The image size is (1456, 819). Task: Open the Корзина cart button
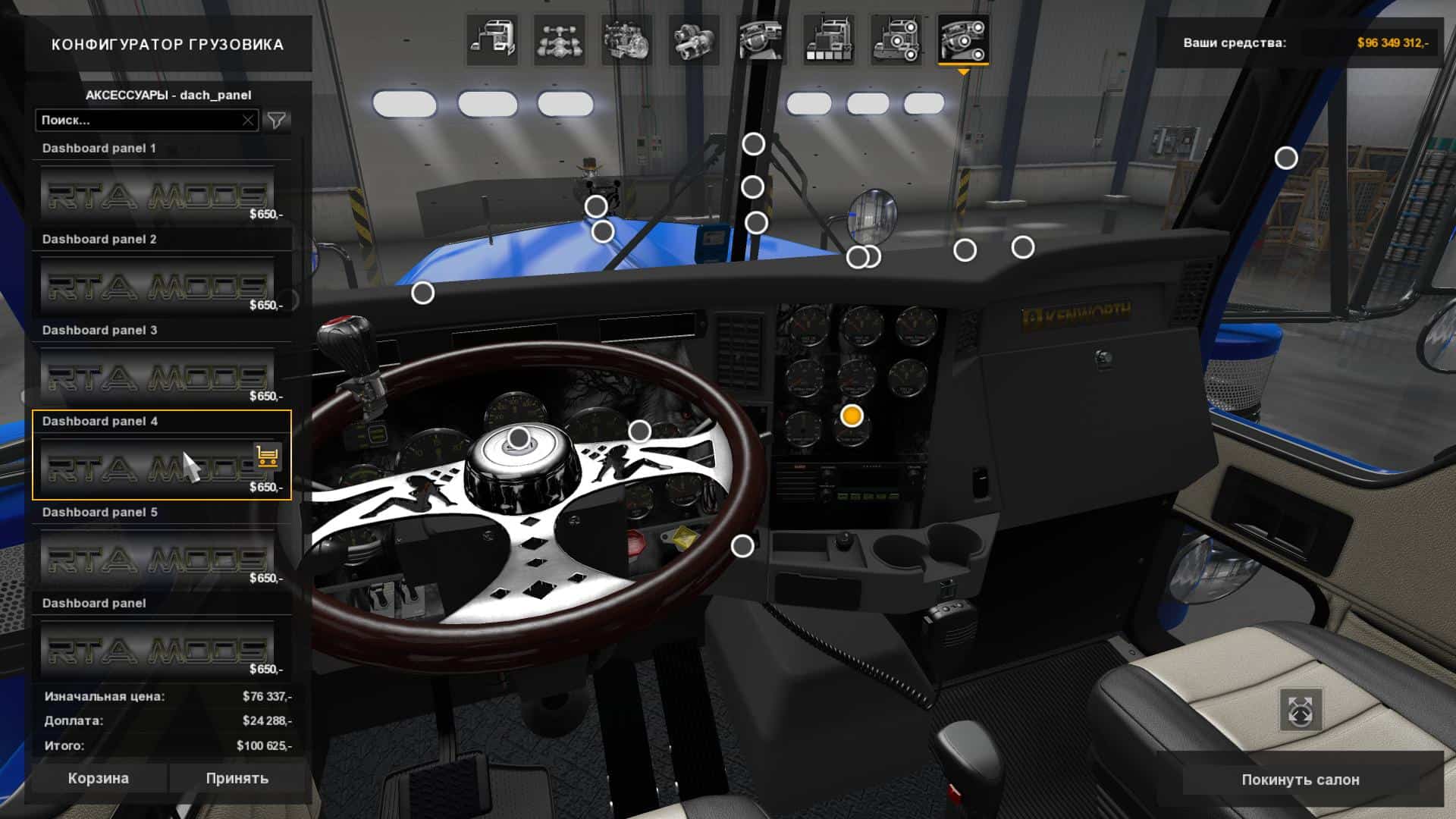[98, 778]
